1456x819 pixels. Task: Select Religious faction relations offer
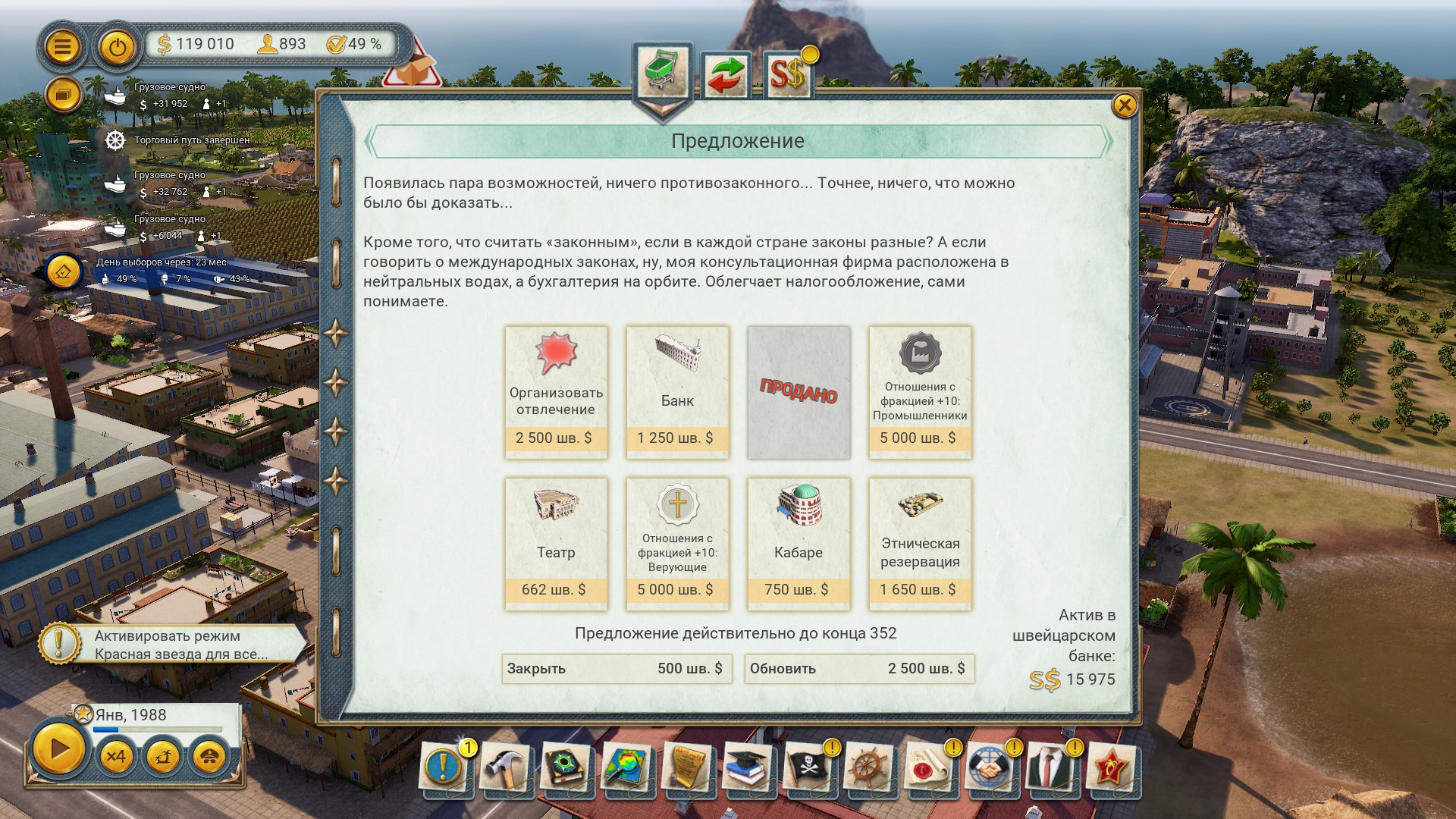click(x=677, y=544)
